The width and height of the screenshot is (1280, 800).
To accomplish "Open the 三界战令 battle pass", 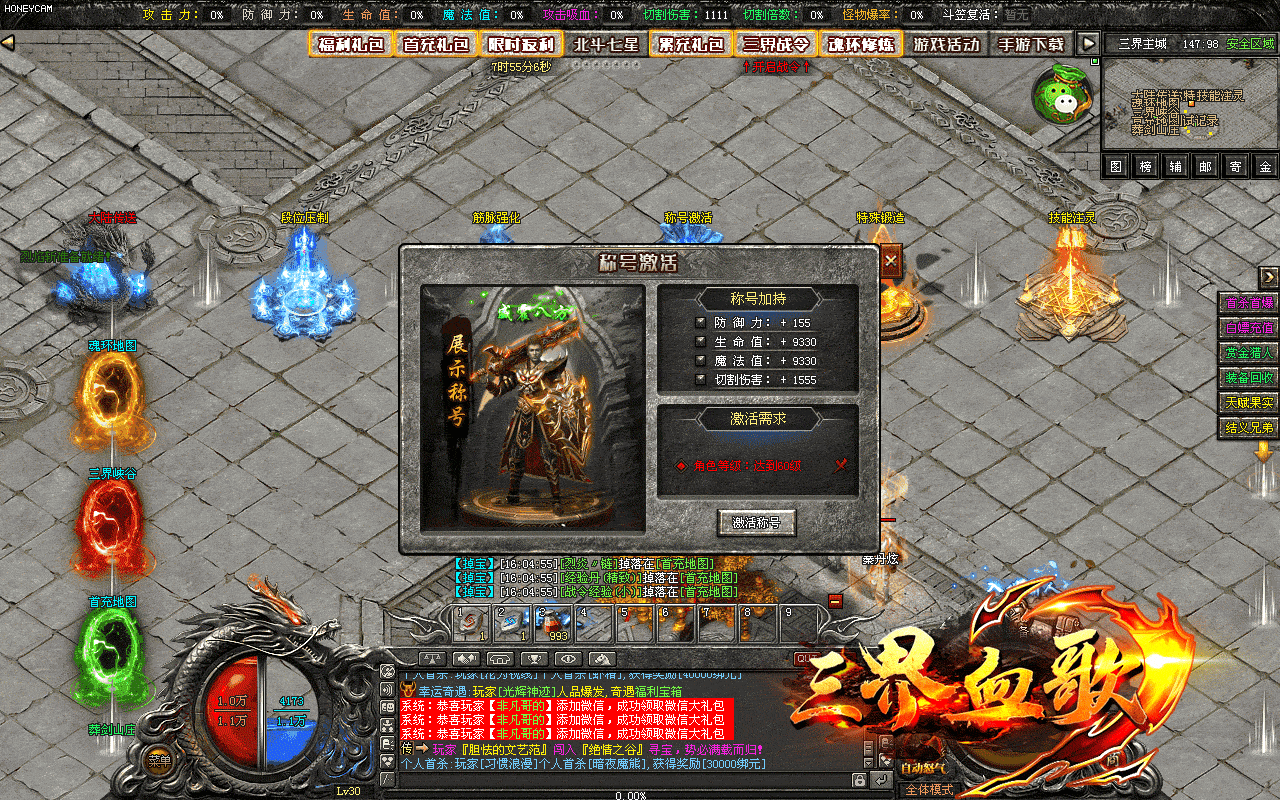I will pyautogui.click(x=777, y=44).
